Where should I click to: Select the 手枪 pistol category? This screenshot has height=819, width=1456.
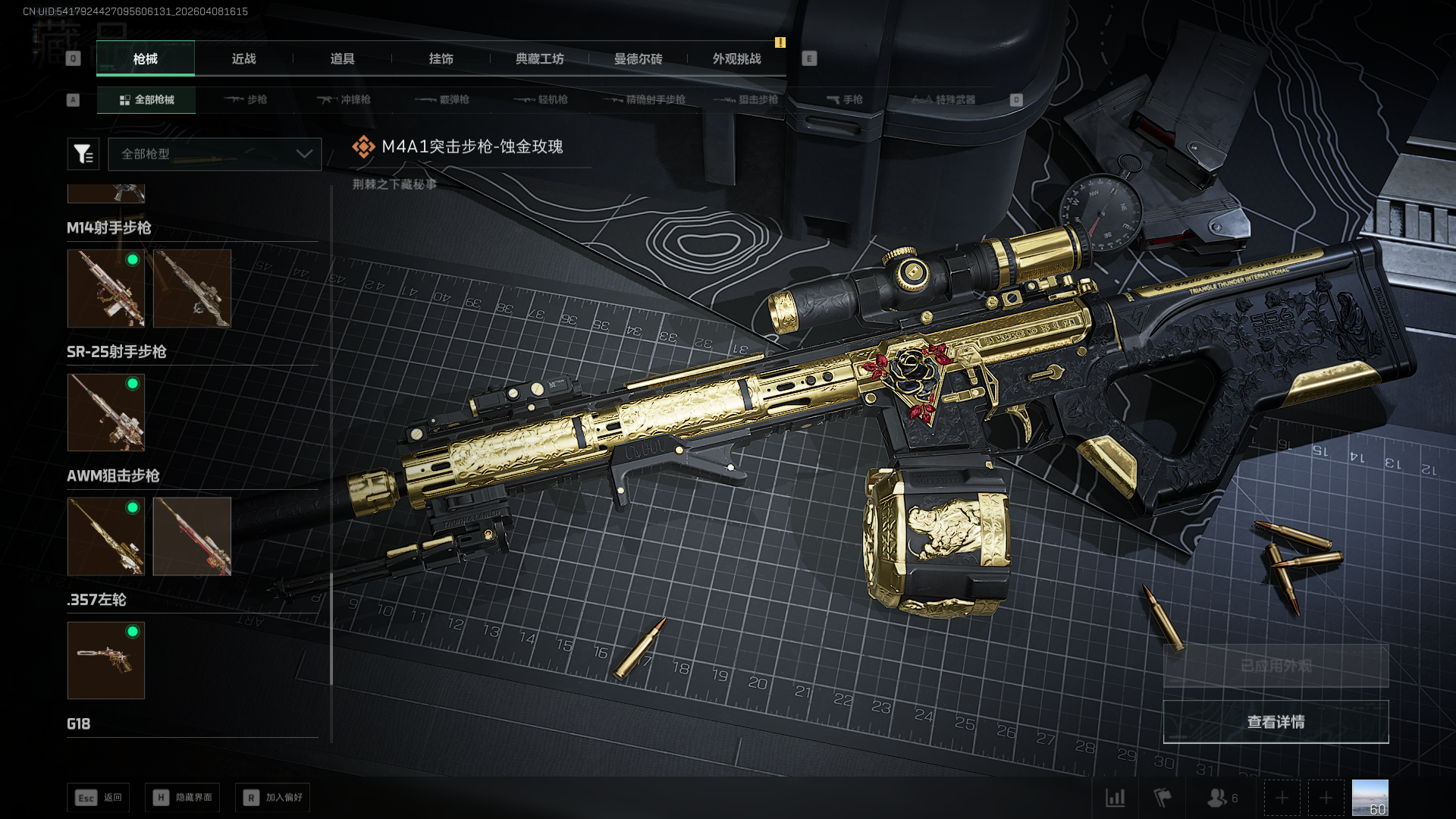pos(844,100)
